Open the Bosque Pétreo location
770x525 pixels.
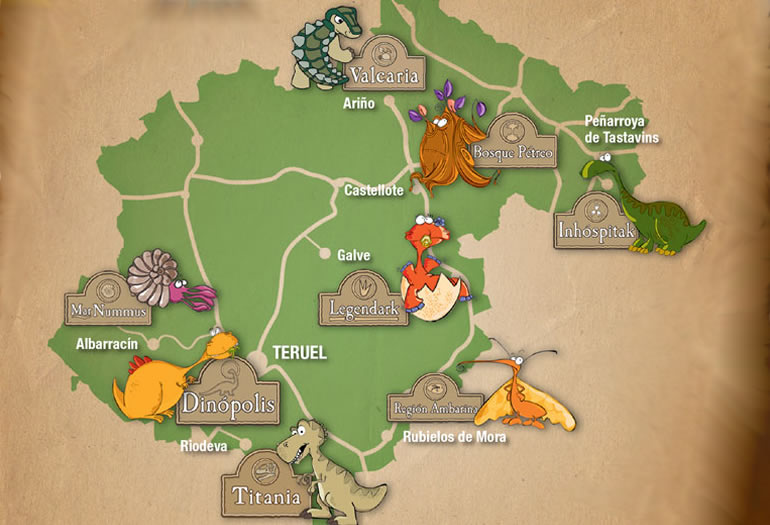(x=512, y=148)
